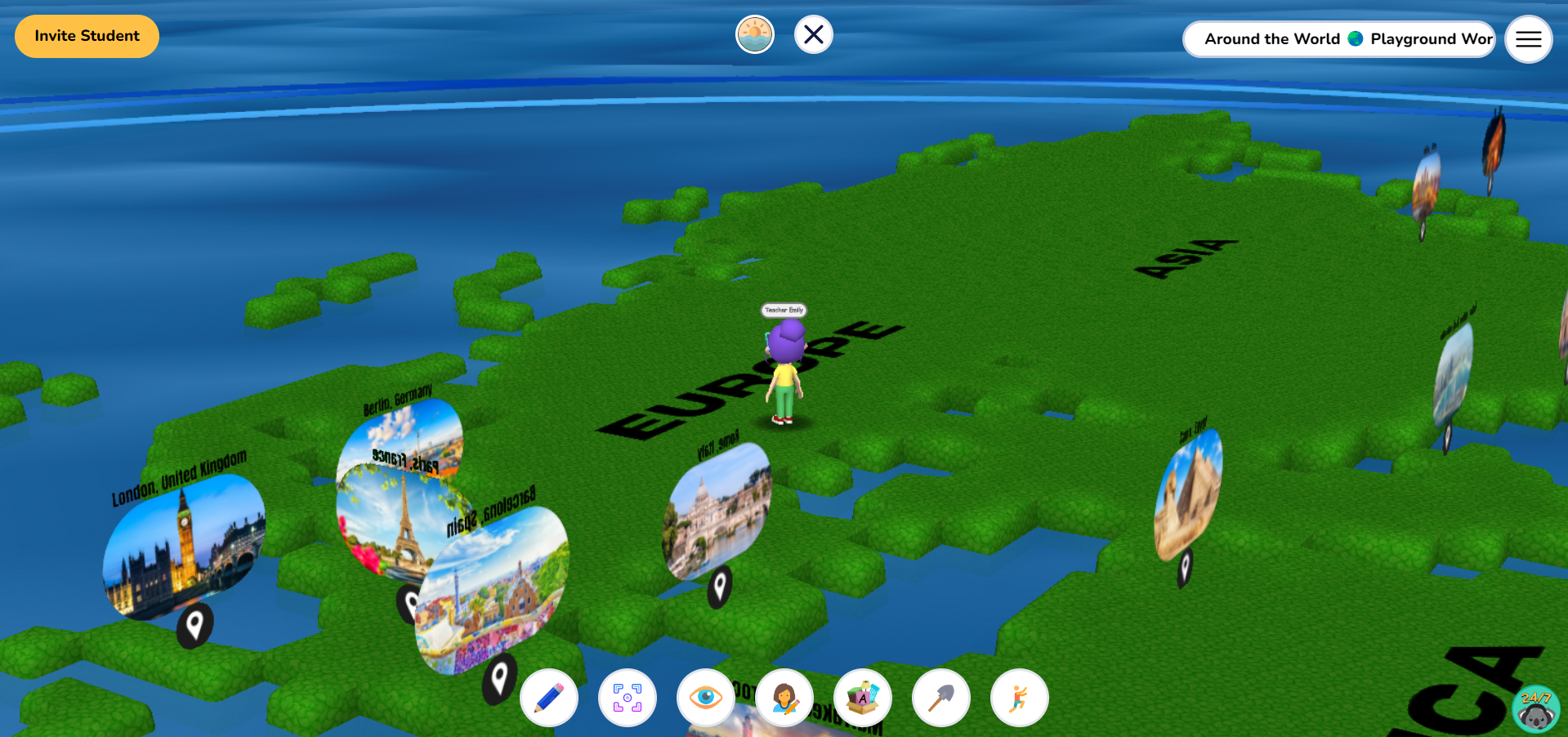This screenshot has width=1568, height=737.
Task: Close the overlay with the X button
Action: coord(813,34)
